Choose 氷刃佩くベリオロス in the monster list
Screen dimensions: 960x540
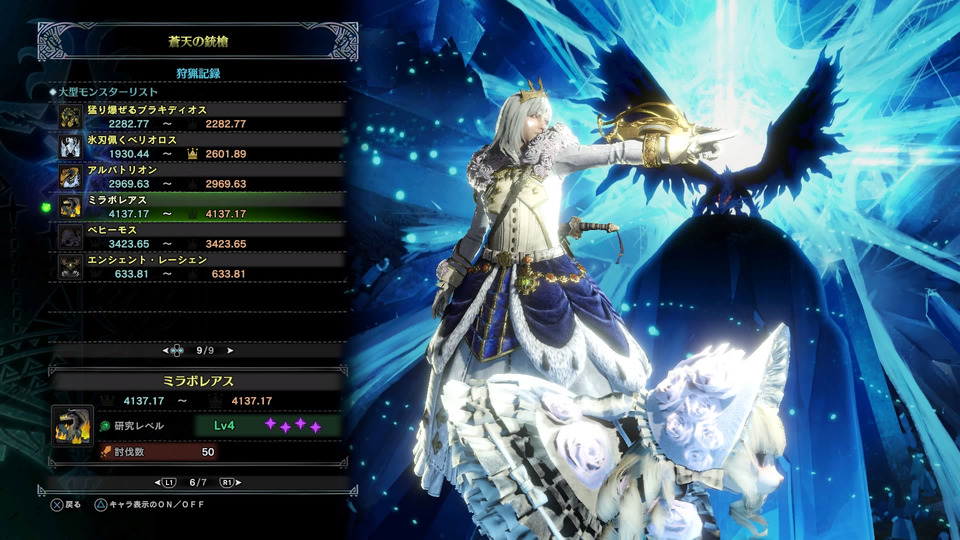tap(200, 146)
